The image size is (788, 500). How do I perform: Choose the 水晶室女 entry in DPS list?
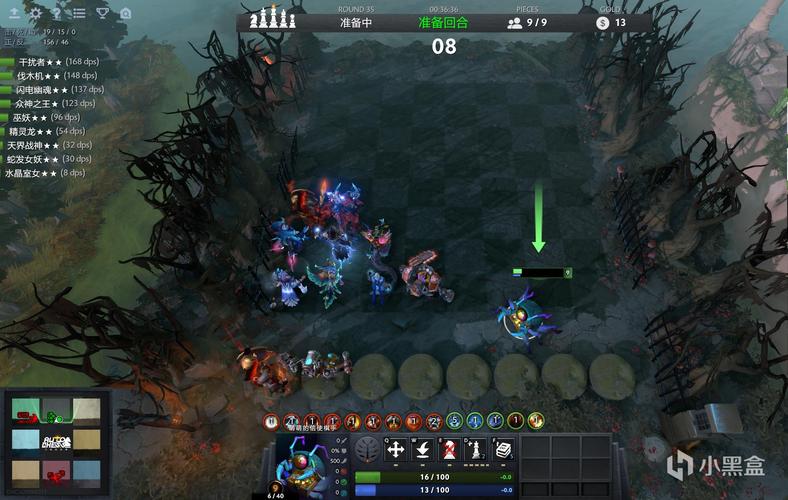pos(45,173)
